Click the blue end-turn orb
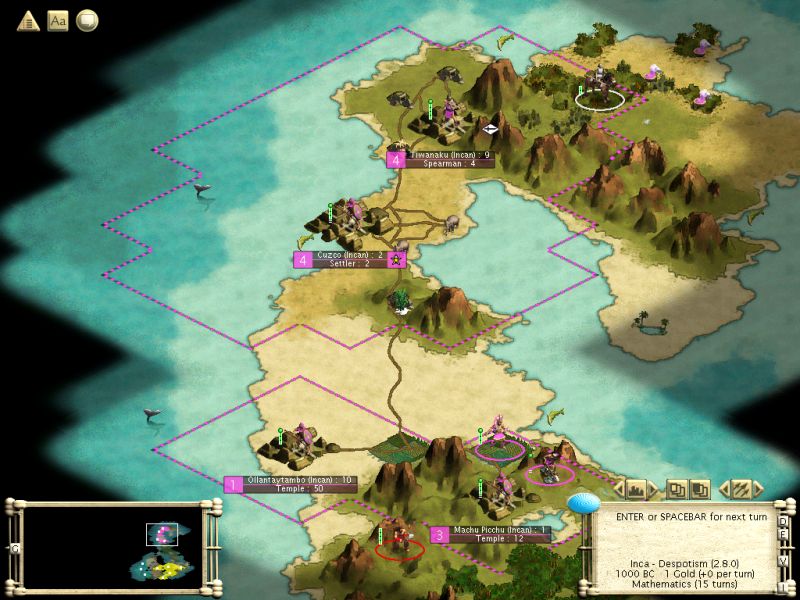 [582, 503]
